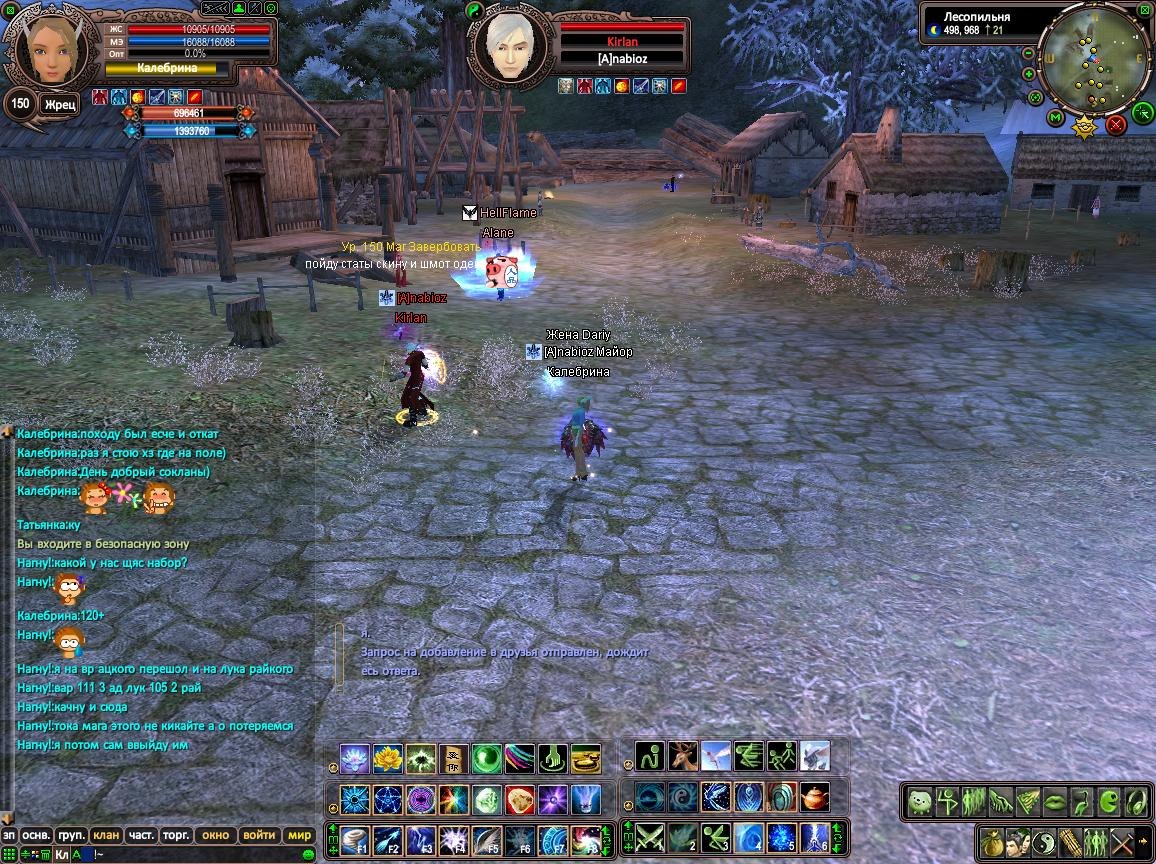Activate the crossed swords attack on slot 1
1156x864 pixels.
click(x=650, y=836)
